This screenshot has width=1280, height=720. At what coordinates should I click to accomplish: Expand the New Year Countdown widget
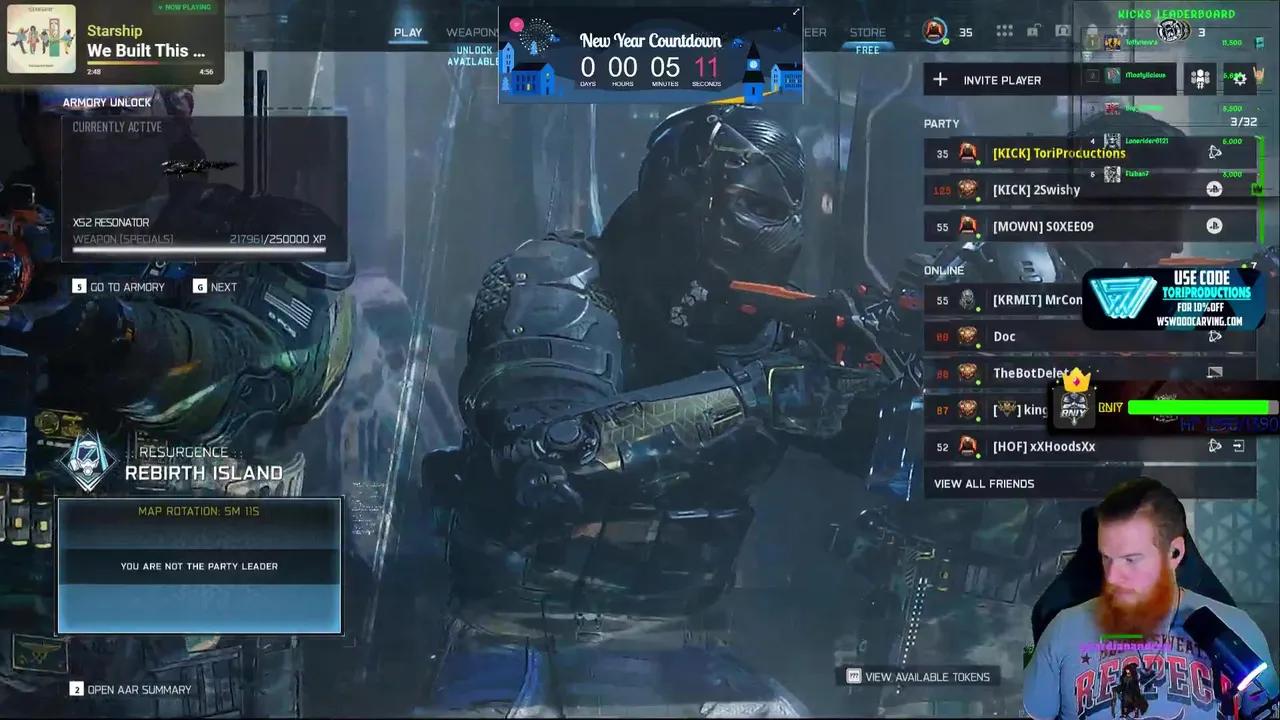pos(796,13)
